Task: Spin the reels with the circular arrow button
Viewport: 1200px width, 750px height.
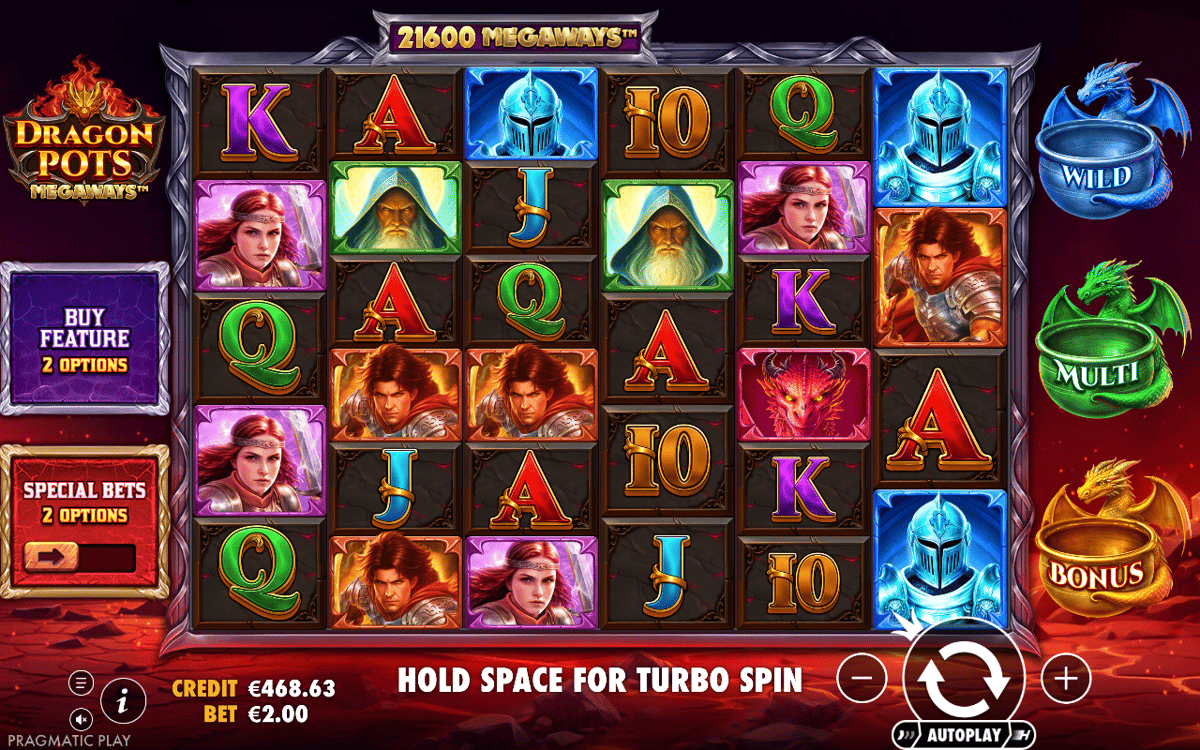Action: (x=963, y=675)
